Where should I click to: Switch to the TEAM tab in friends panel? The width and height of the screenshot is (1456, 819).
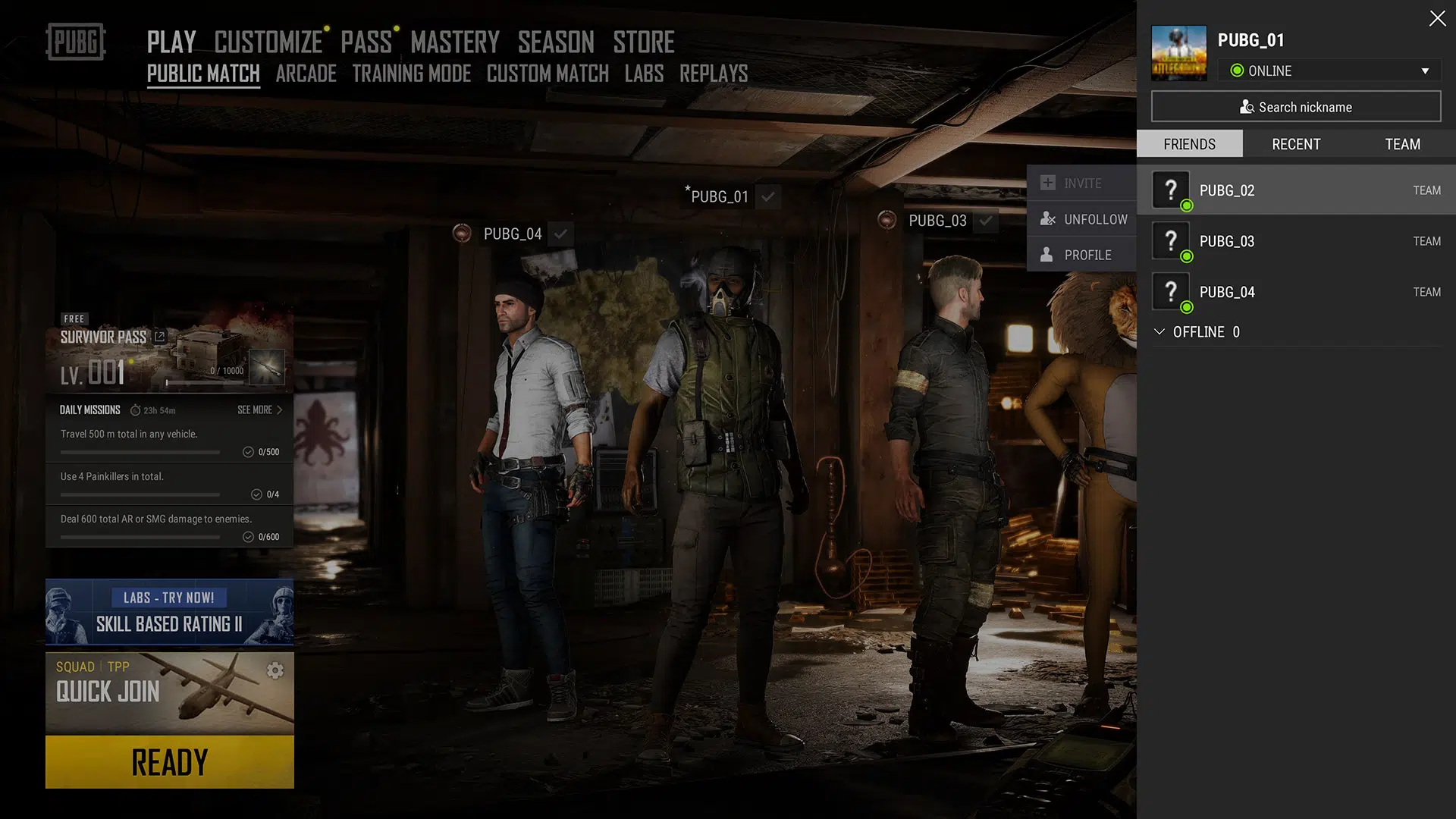pyautogui.click(x=1402, y=144)
